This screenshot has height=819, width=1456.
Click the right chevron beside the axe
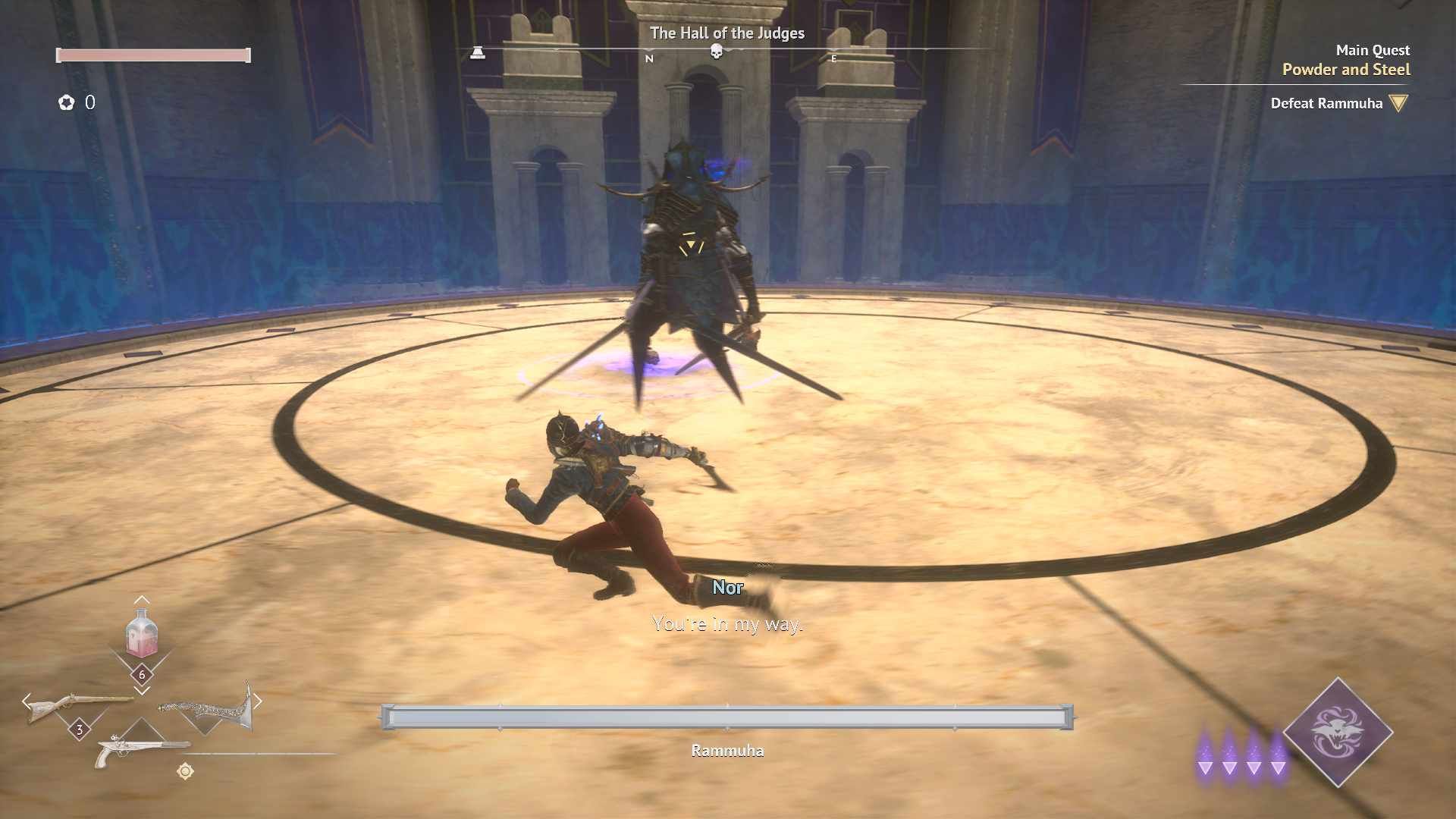tap(259, 701)
